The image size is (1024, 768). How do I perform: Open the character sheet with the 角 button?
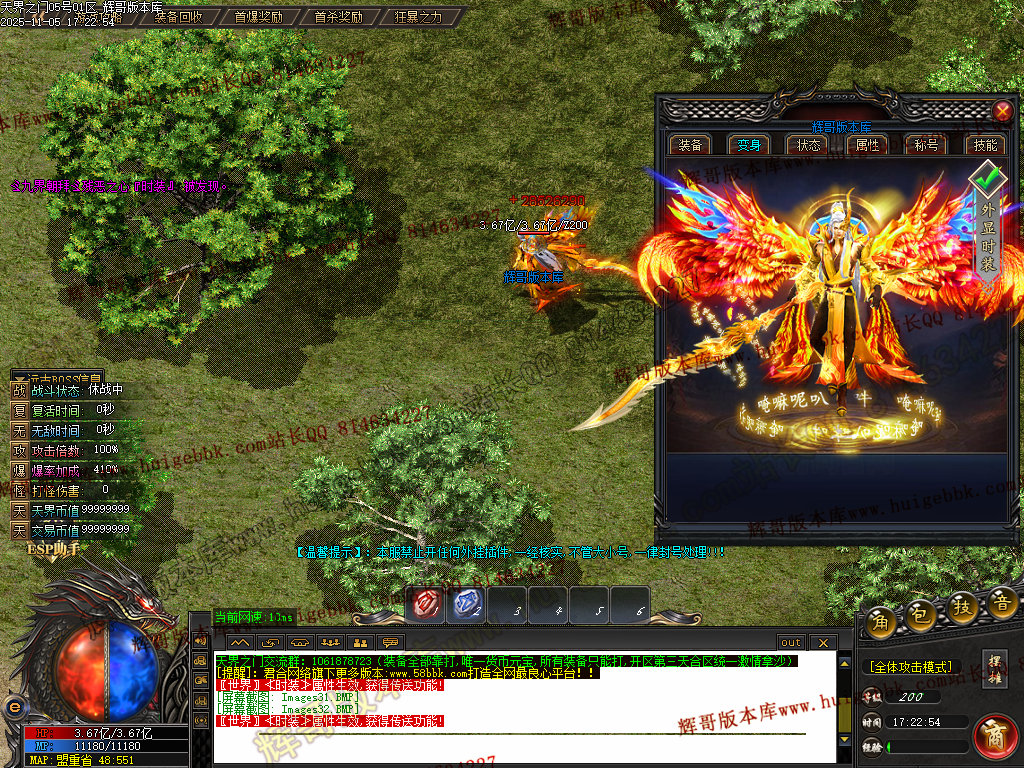(881, 619)
